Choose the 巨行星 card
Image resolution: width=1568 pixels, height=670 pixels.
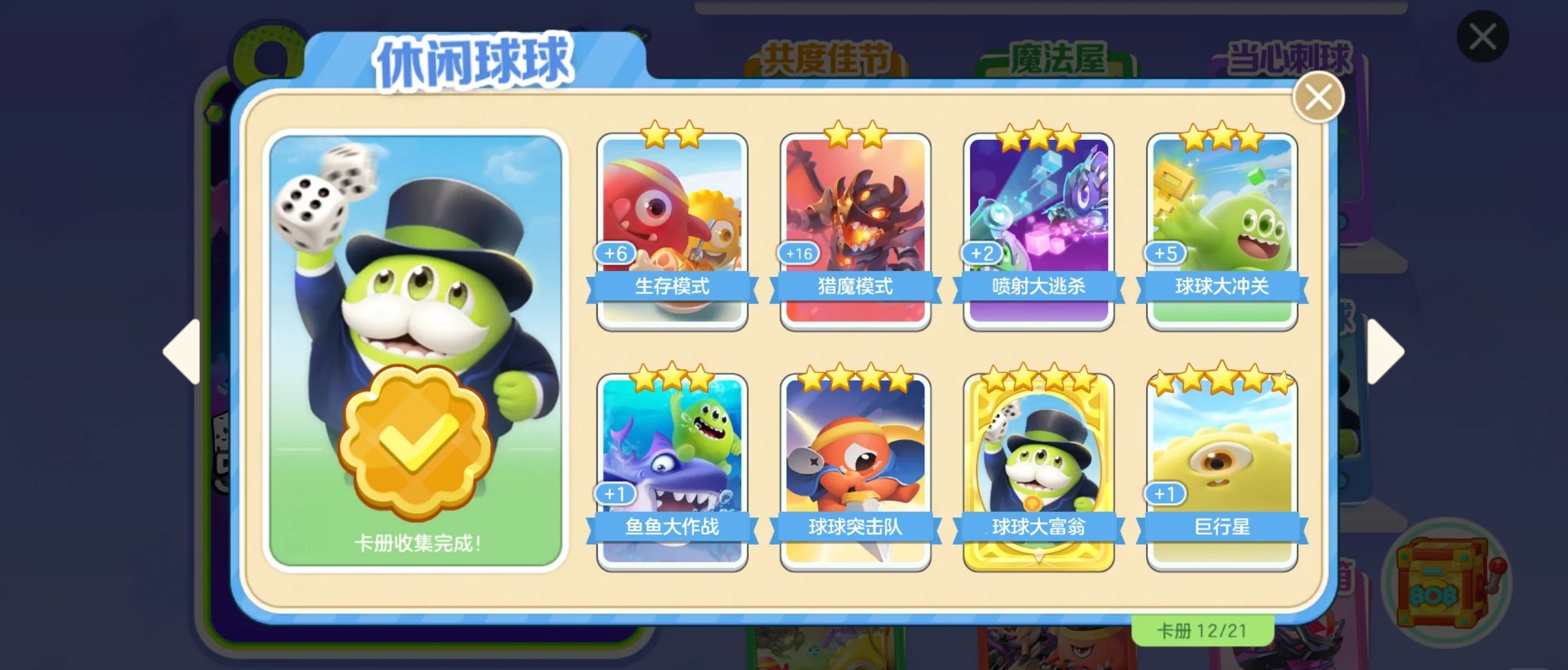point(1222,471)
